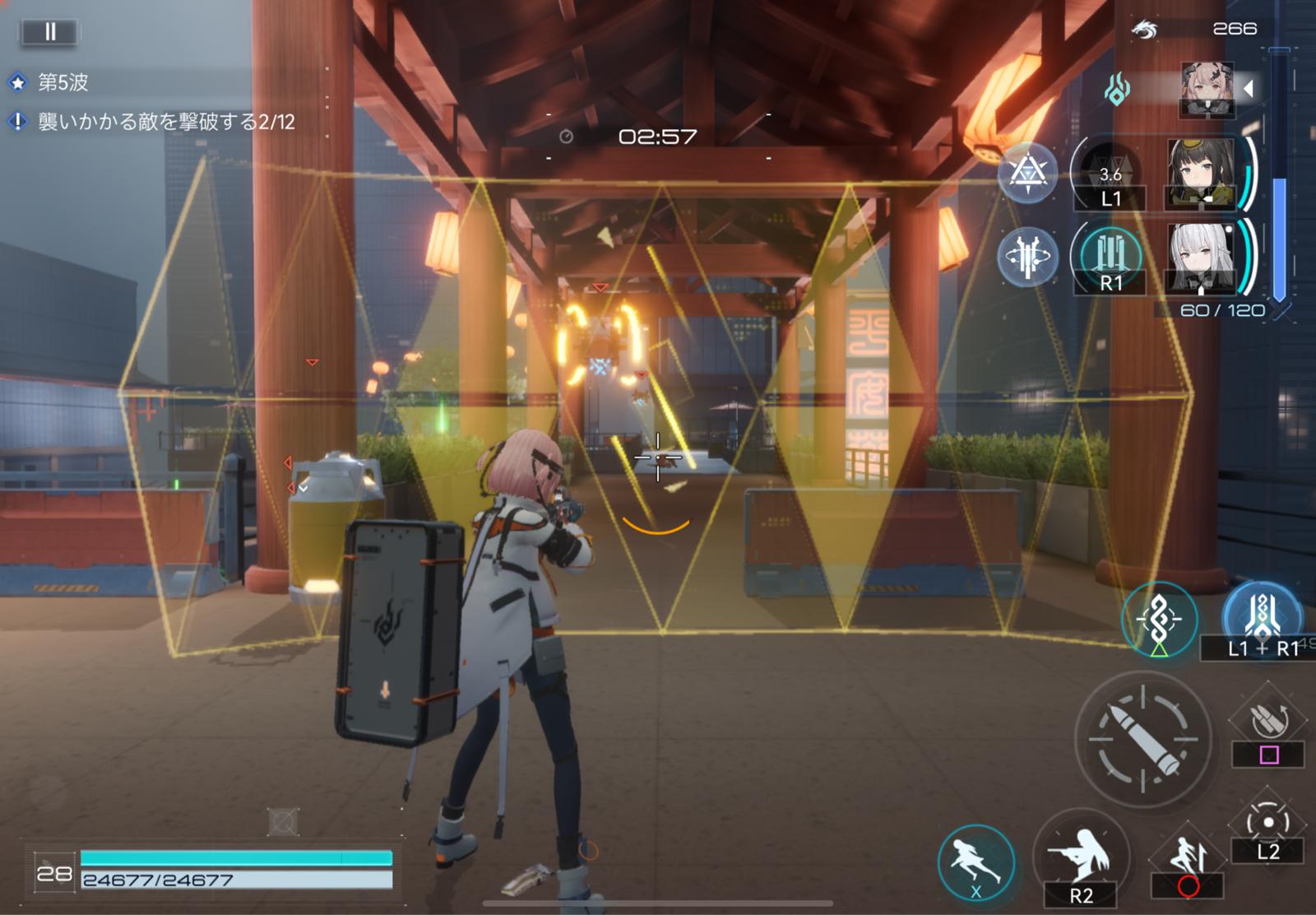Fire weapon with the large bullet button

pos(1143,739)
